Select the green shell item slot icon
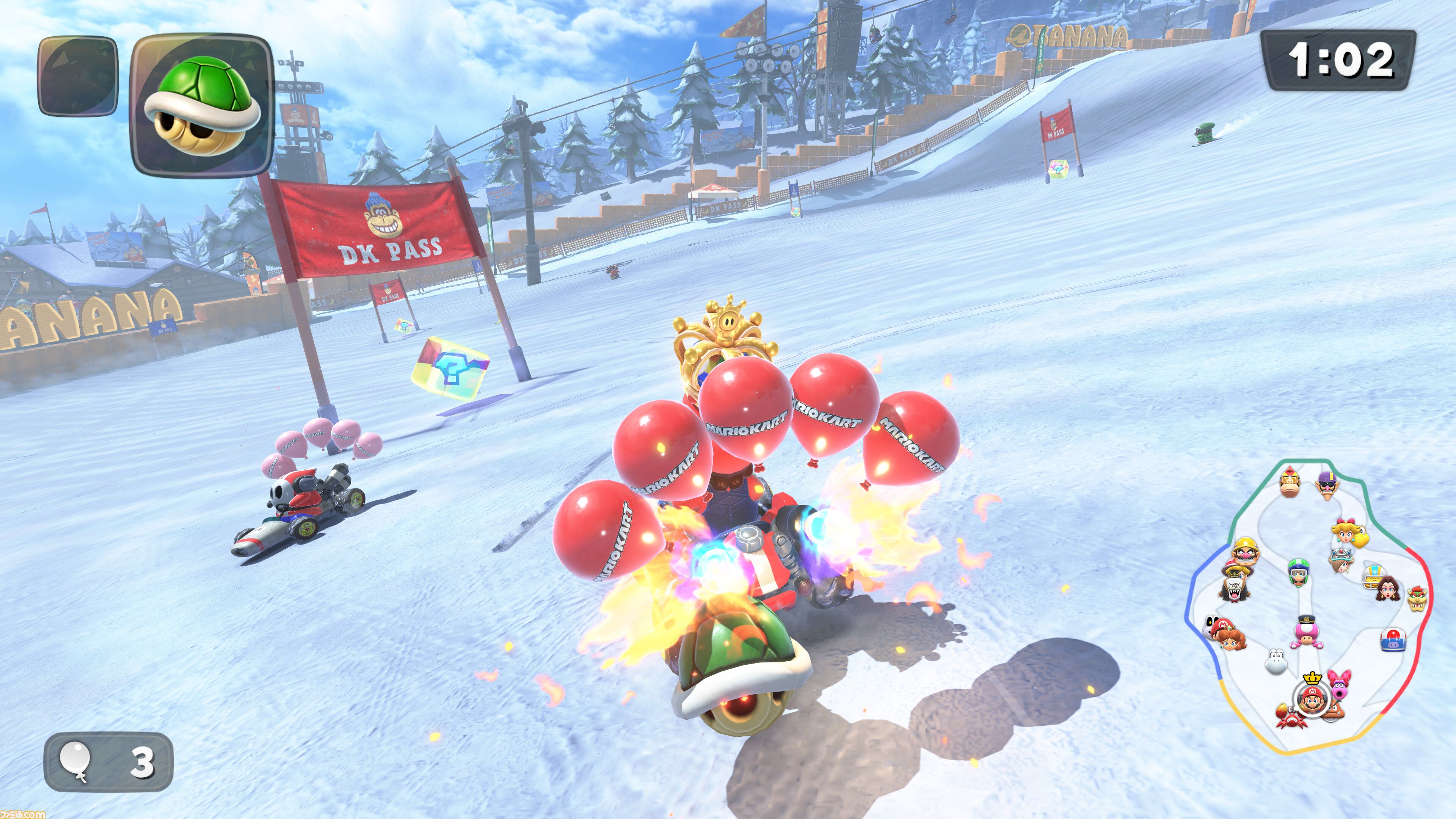 coord(201,105)
